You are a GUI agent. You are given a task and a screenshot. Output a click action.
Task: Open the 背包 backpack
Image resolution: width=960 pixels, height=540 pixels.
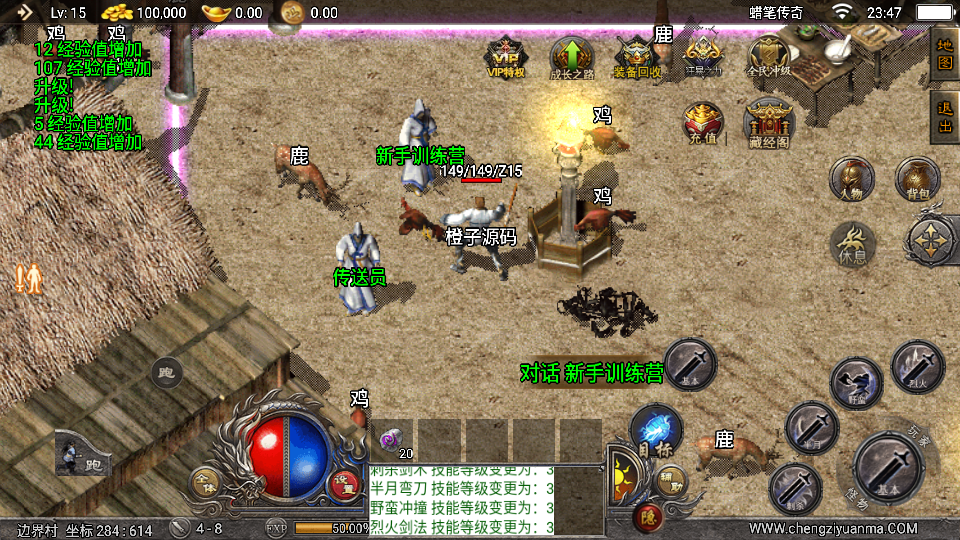(917, 179)
